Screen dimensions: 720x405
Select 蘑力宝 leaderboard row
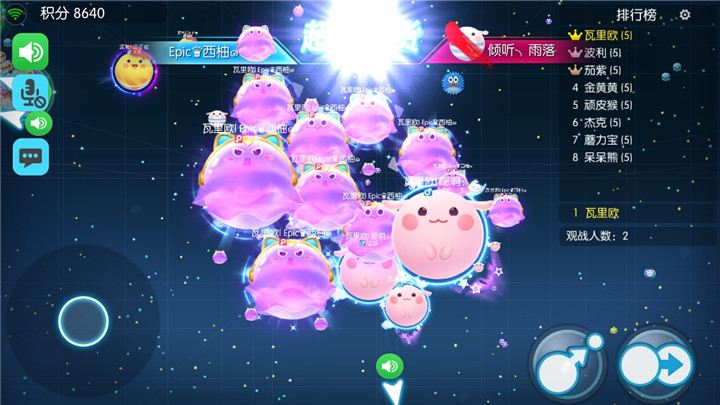[x=602, y=140]
